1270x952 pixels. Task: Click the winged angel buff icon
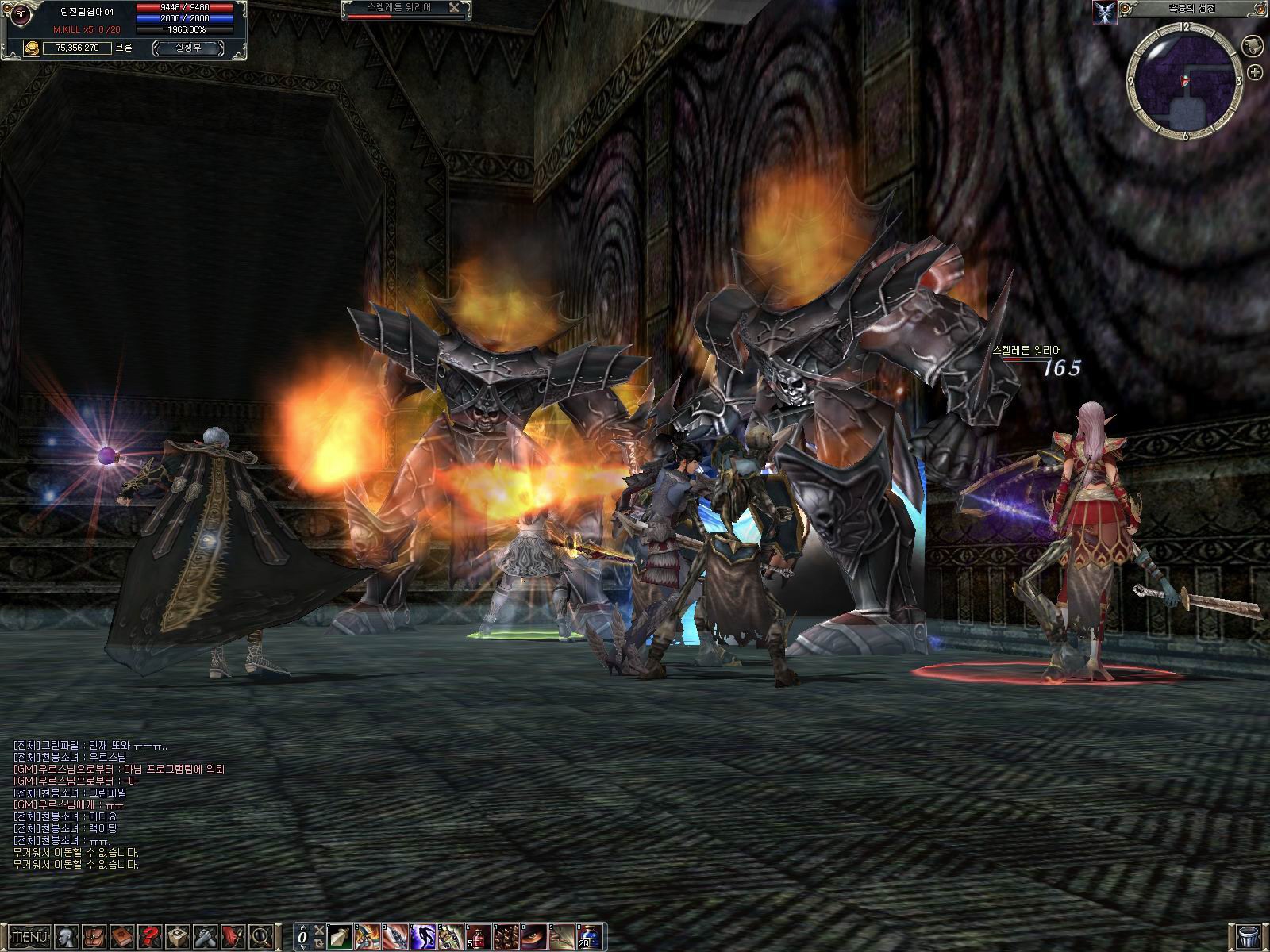(x=1105, y=11)
